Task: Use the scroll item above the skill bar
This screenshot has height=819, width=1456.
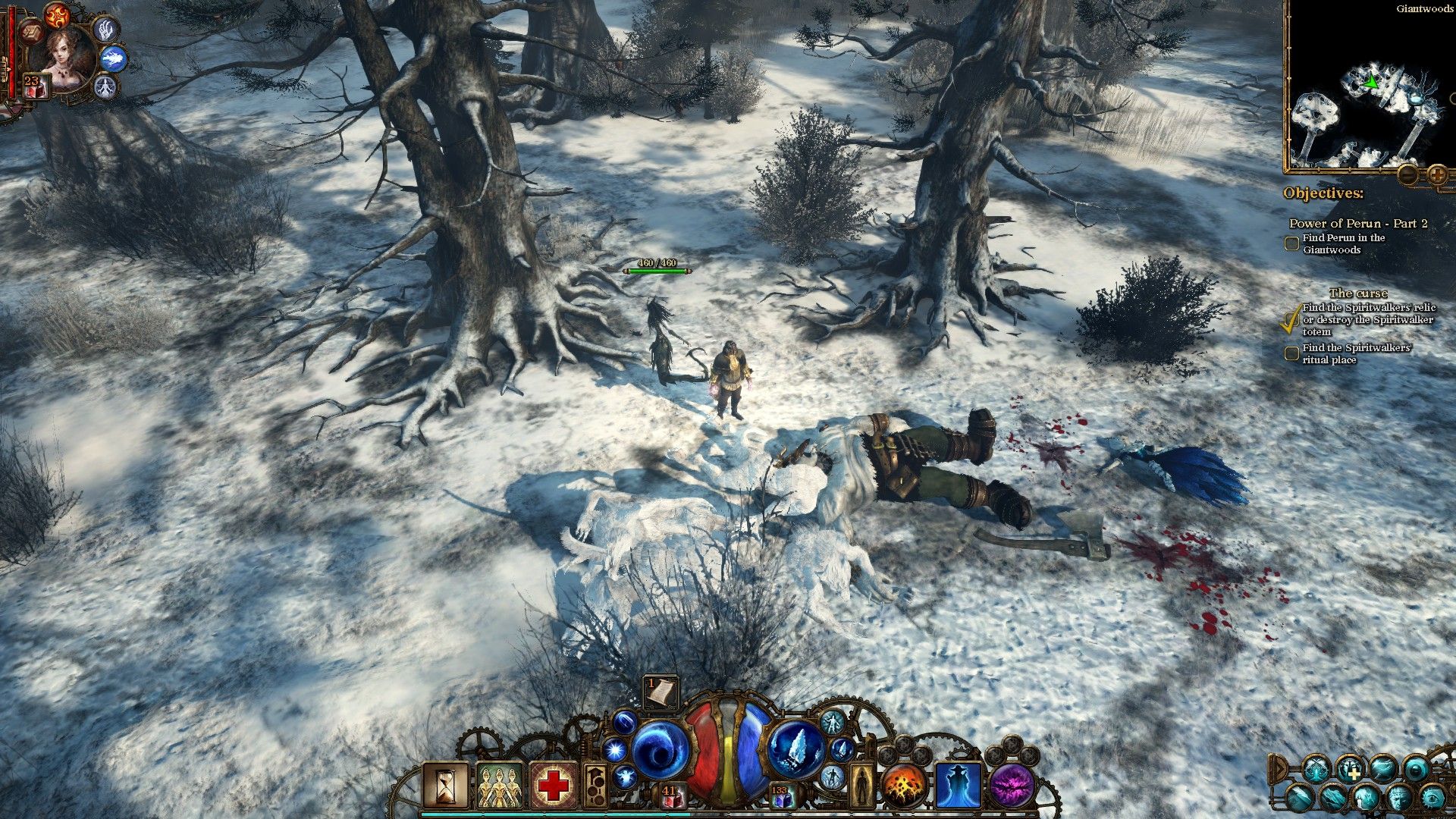Action: pyautogui.click(x=661, y=692)
